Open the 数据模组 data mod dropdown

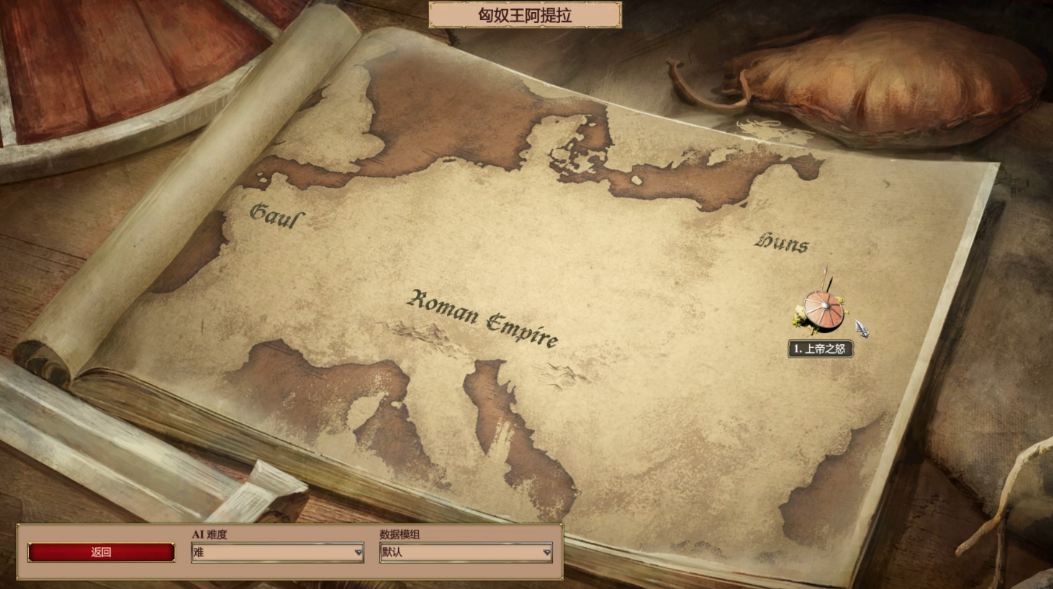pyautogui.click(x=465, y=552)
